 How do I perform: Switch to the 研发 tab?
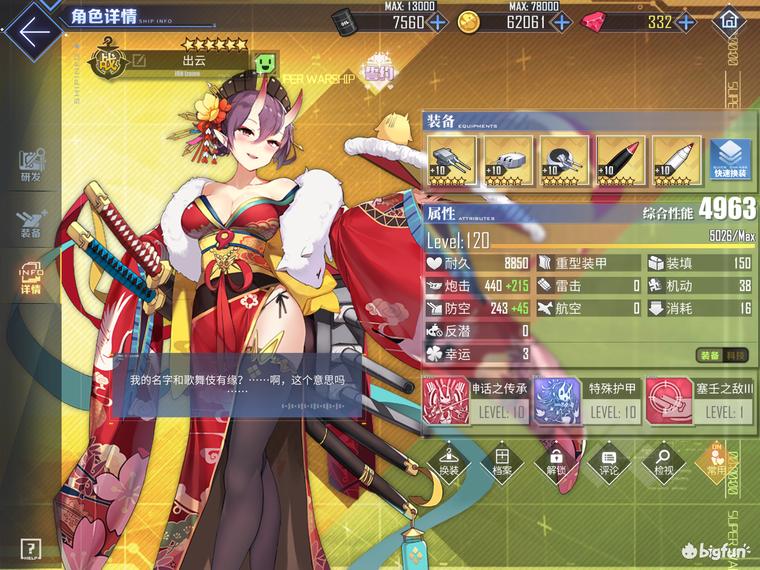click(x=30, y=166)
